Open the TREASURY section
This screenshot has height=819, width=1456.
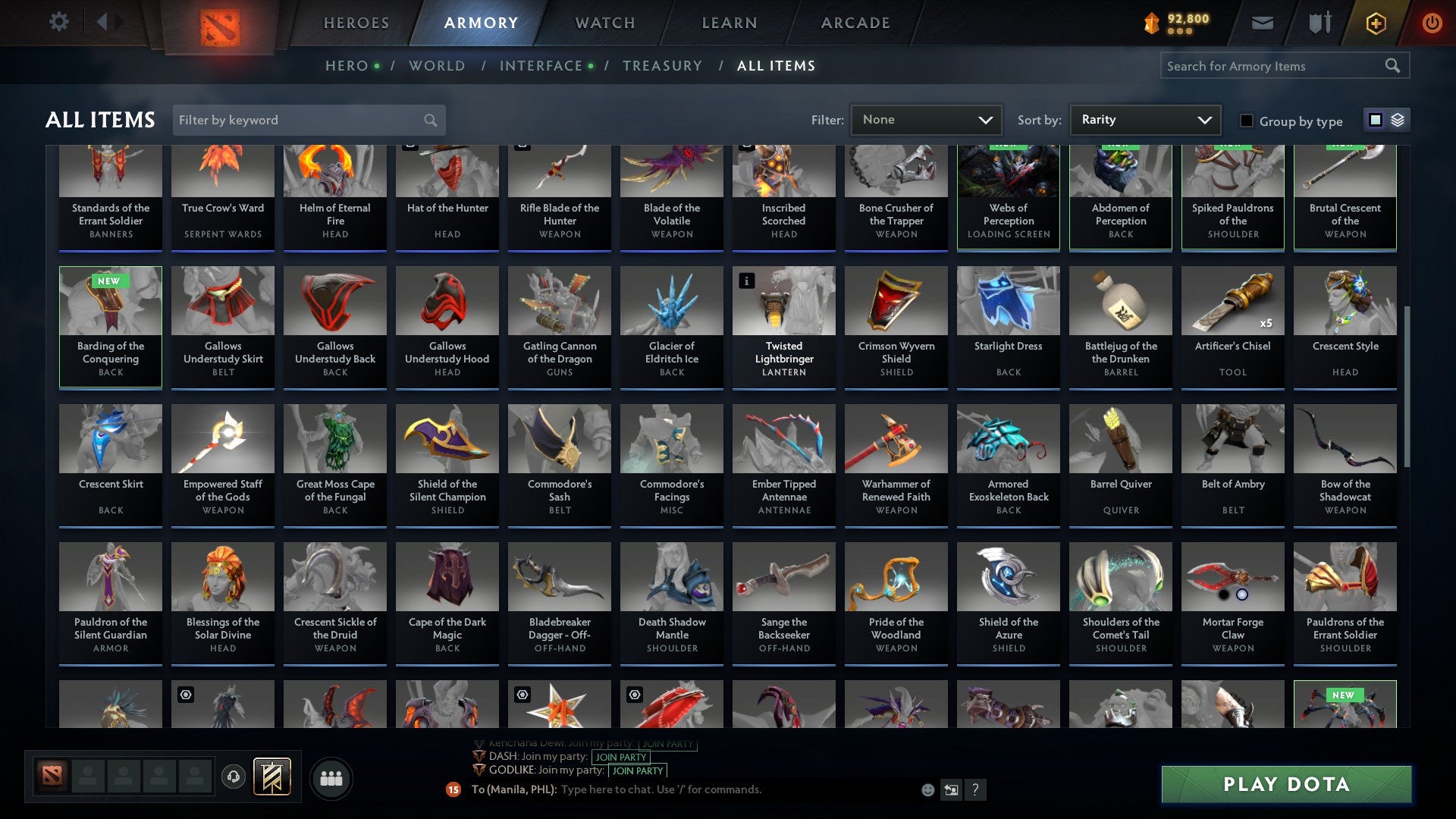661,66
